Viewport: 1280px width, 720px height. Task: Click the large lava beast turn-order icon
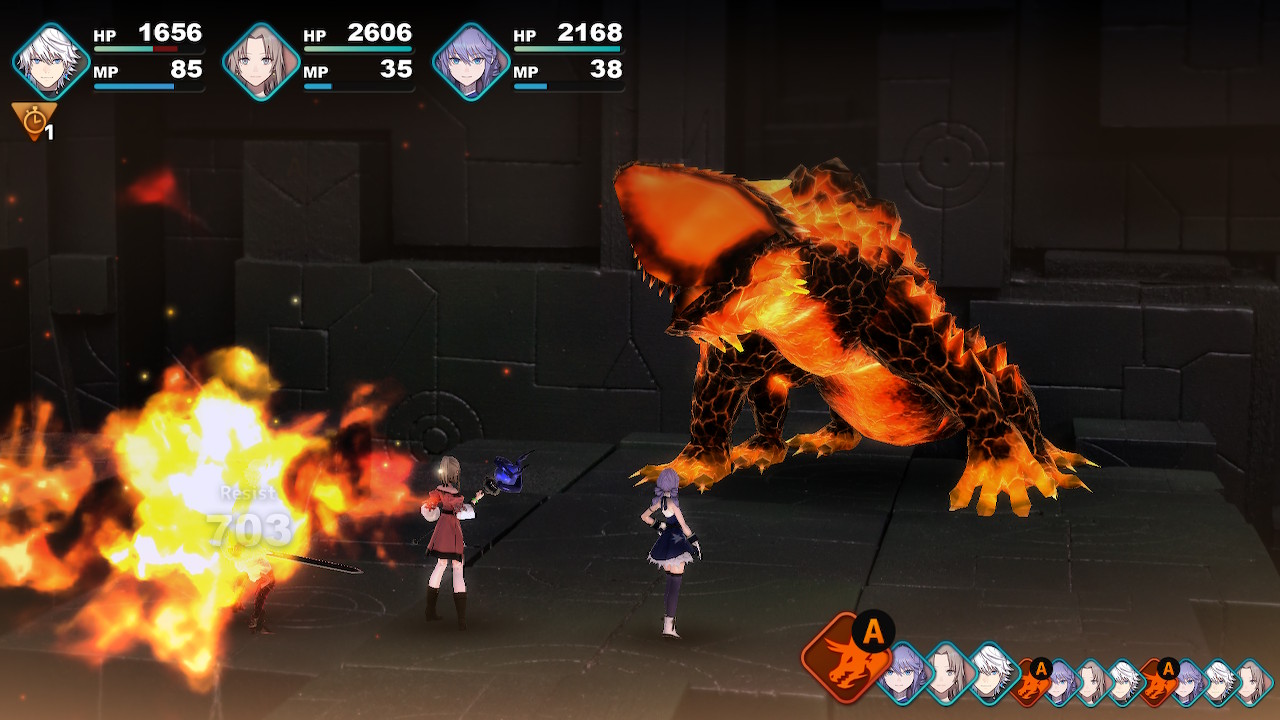[844, 660]
